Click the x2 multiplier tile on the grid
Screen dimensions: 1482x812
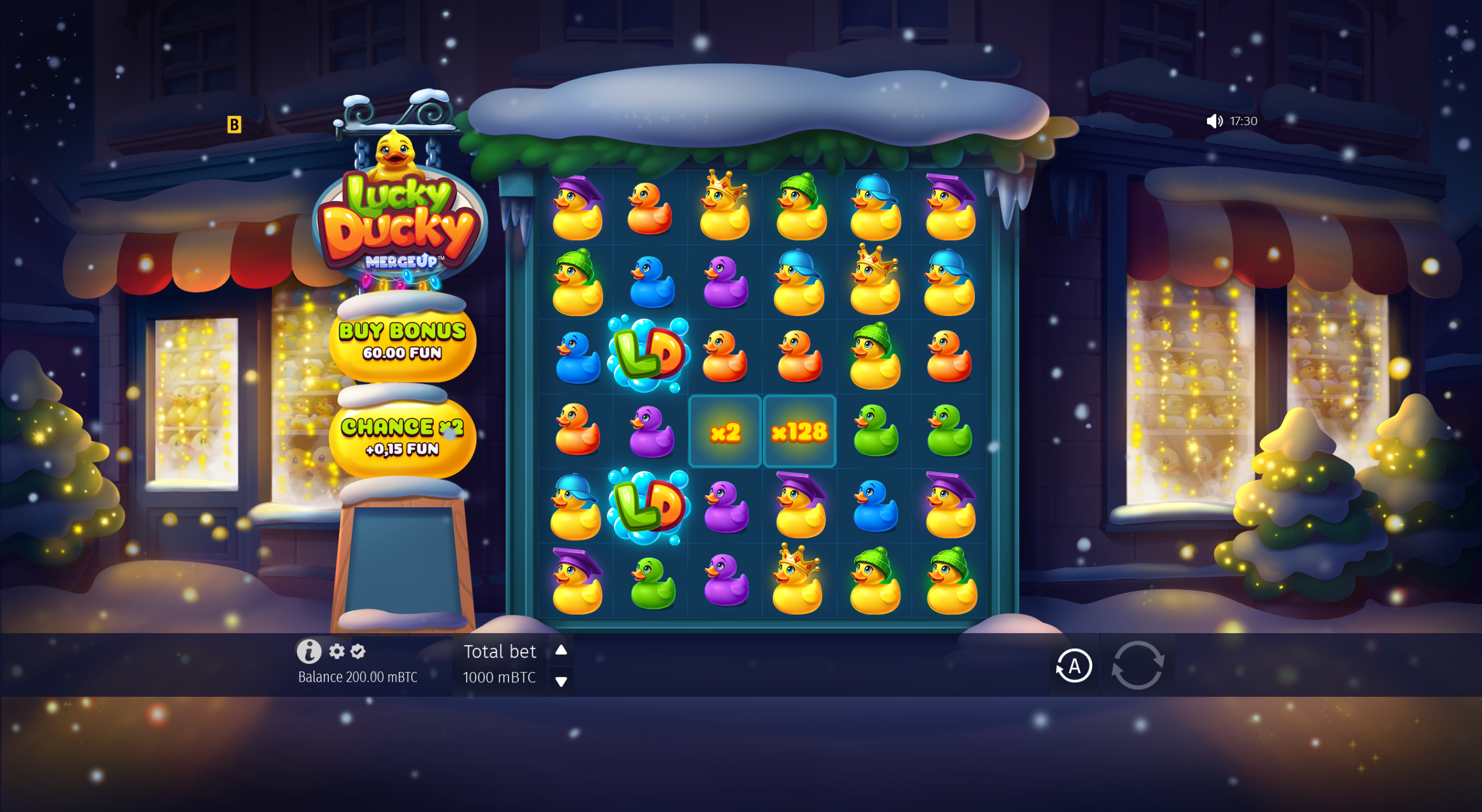pos(725,431)
